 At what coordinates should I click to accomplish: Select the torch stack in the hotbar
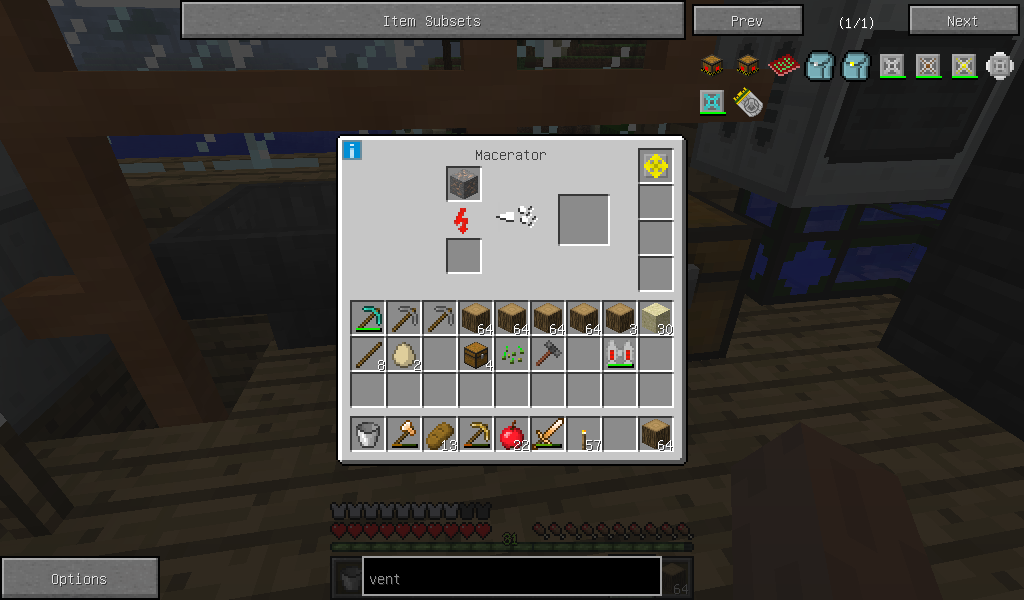pos(584,434)
